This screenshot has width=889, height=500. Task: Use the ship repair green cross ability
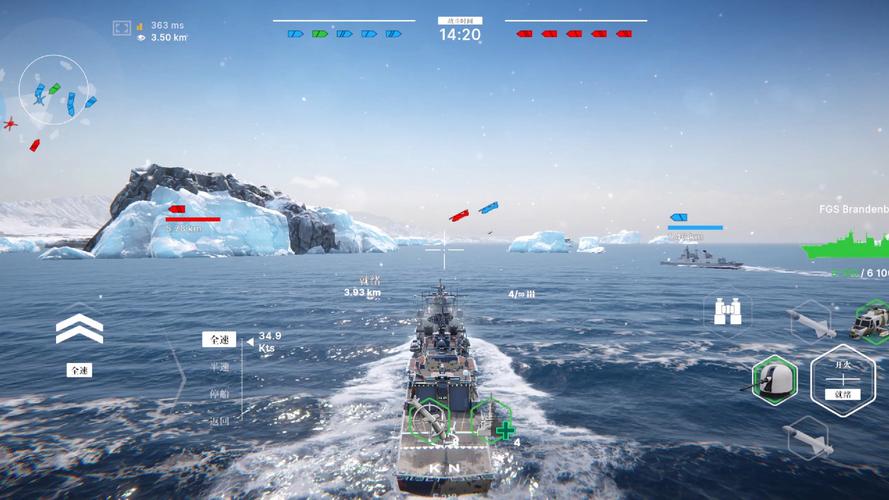494,422
